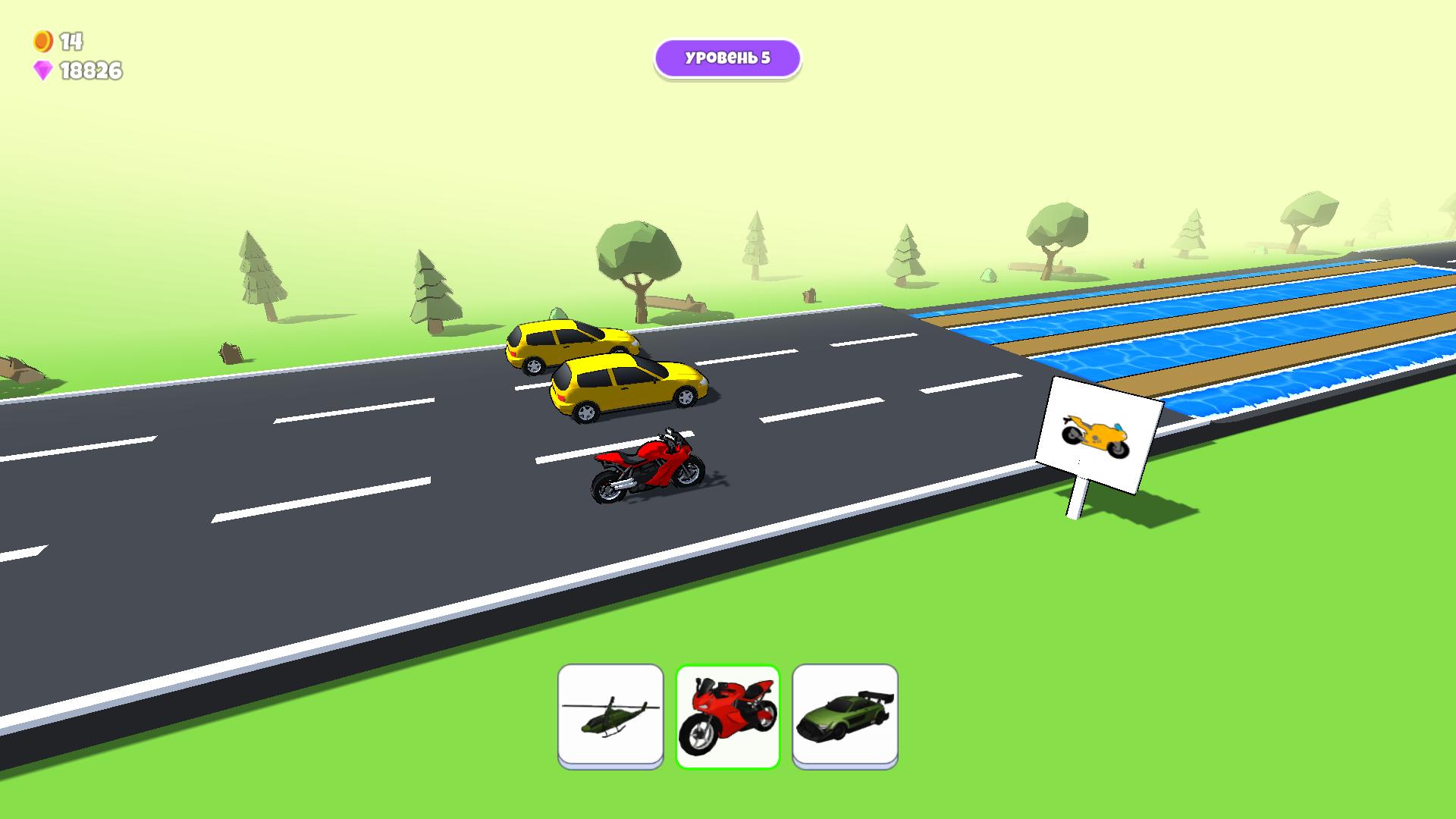Viewport: 1456px width, 819px height.
Task: Click the coin currency icon
Action: (42, 42)
